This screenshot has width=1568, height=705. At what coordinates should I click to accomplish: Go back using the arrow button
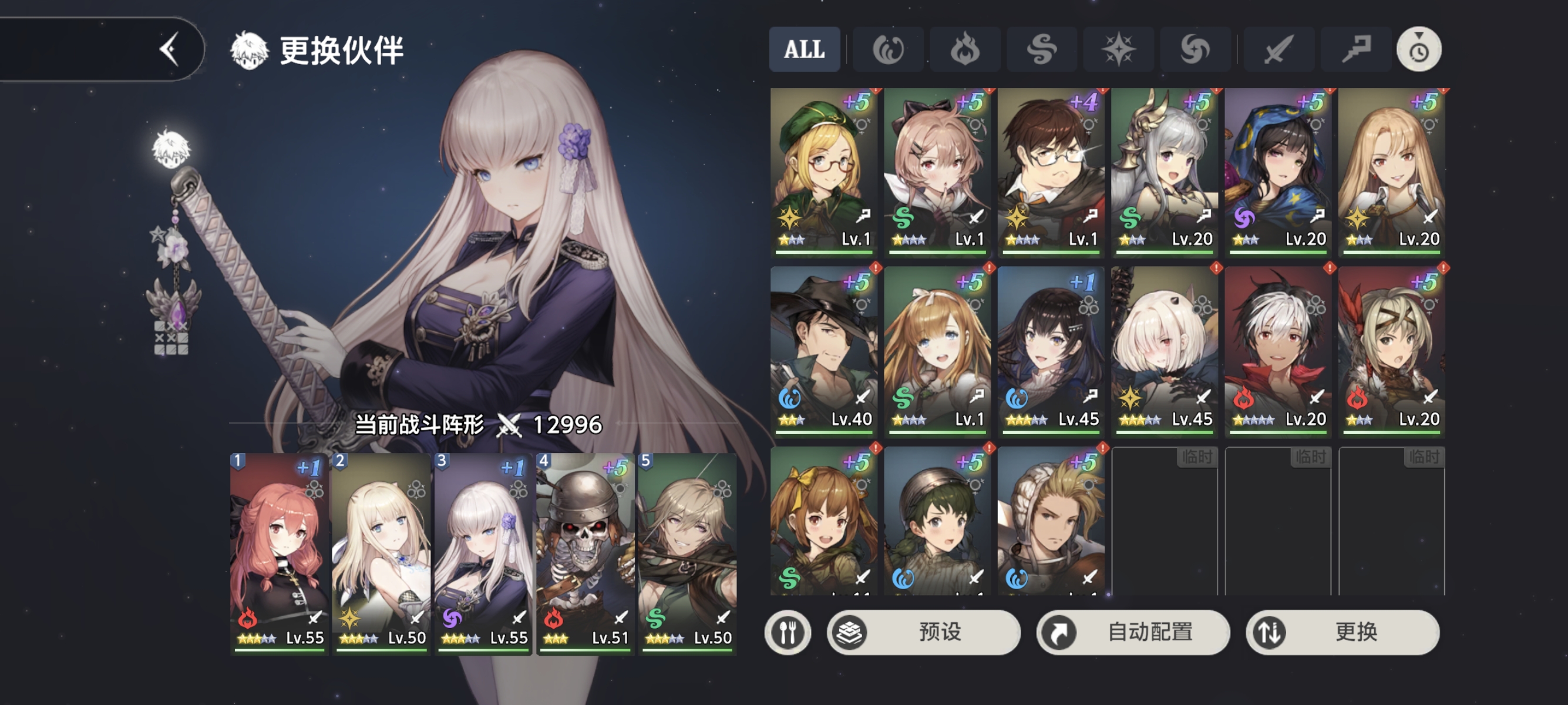pos(169,49)
